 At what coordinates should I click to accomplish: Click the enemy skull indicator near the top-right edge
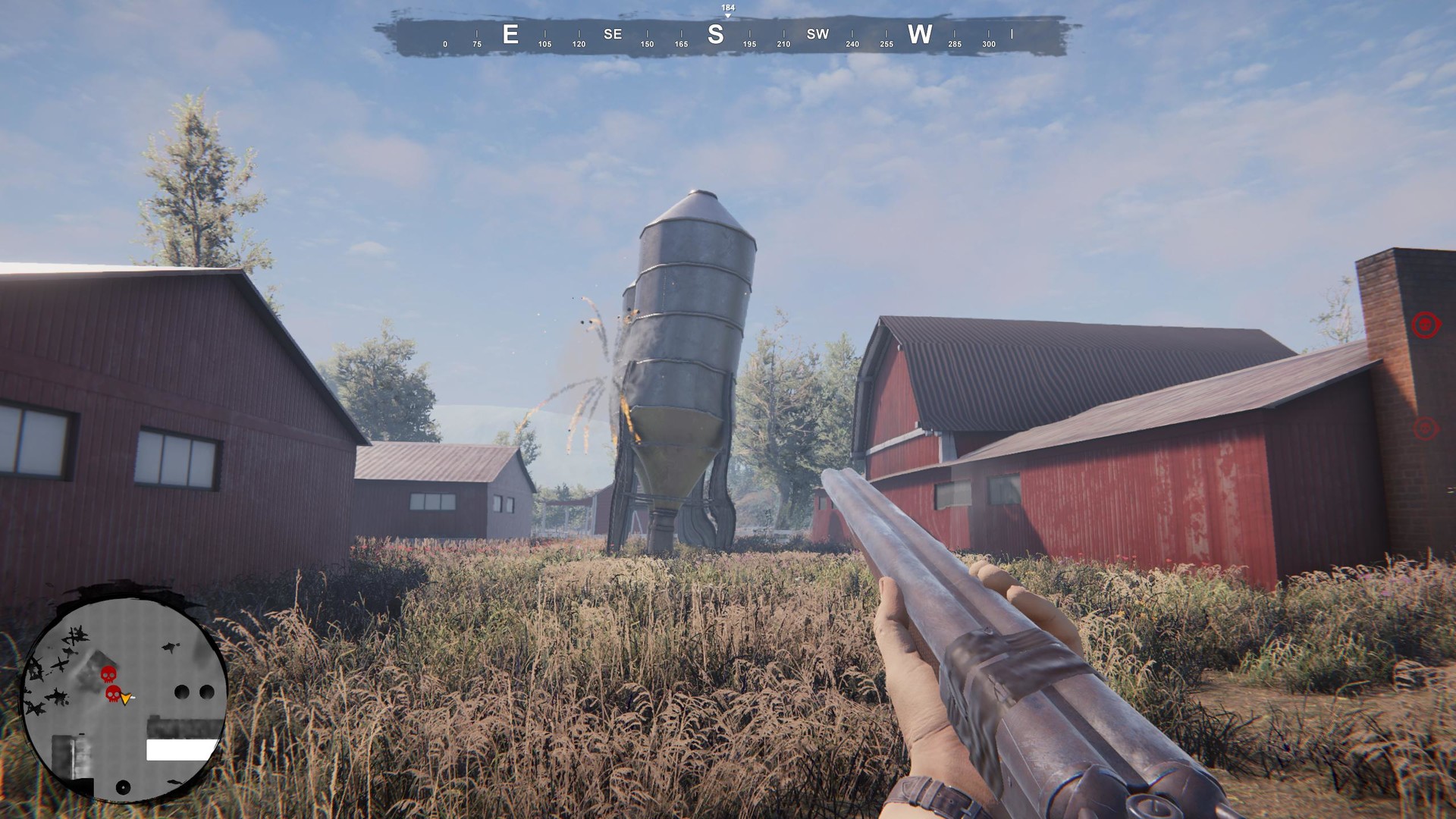click(x=1425, y=324)
